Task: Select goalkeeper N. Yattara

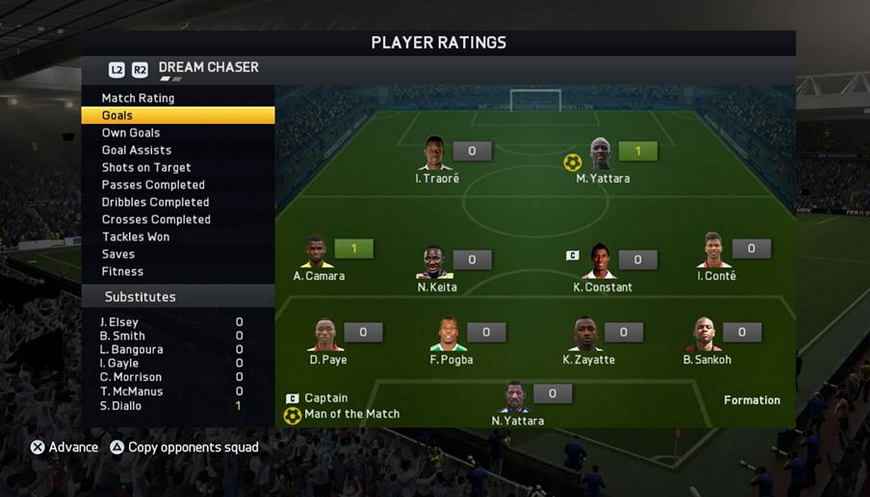Action: (515, 397)
